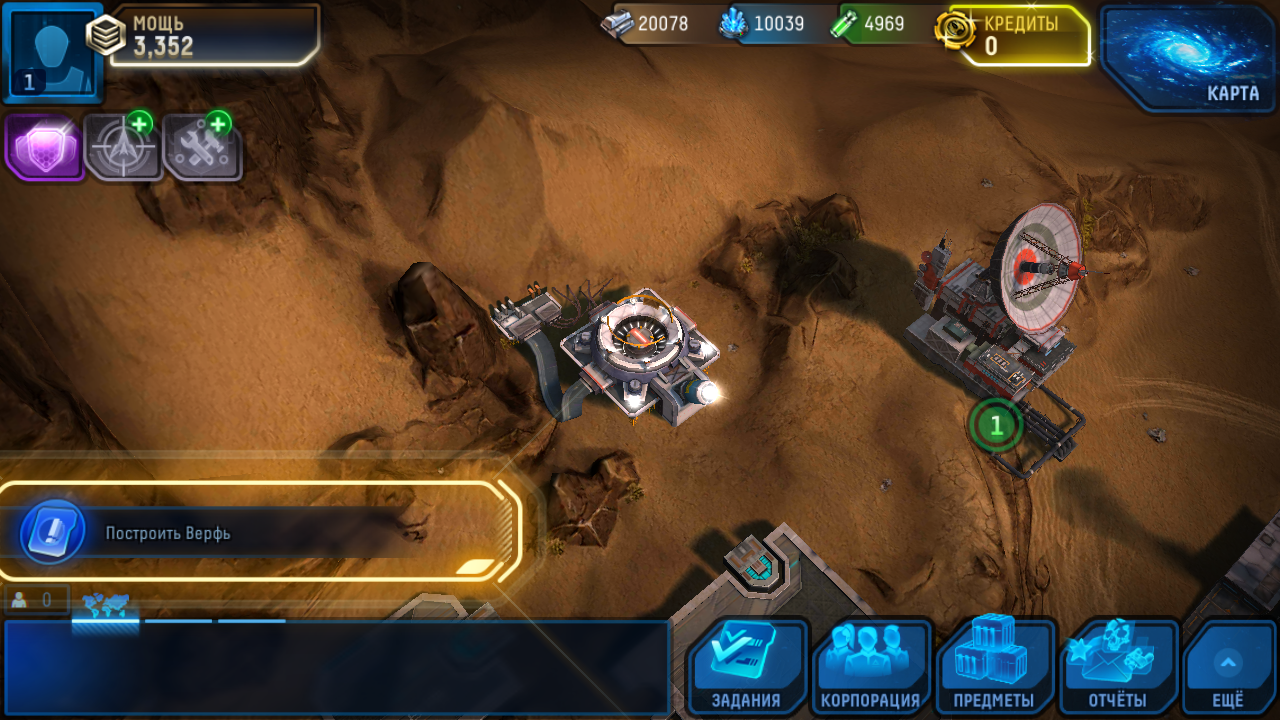Show chat members with the person icon

click(35, 600)
